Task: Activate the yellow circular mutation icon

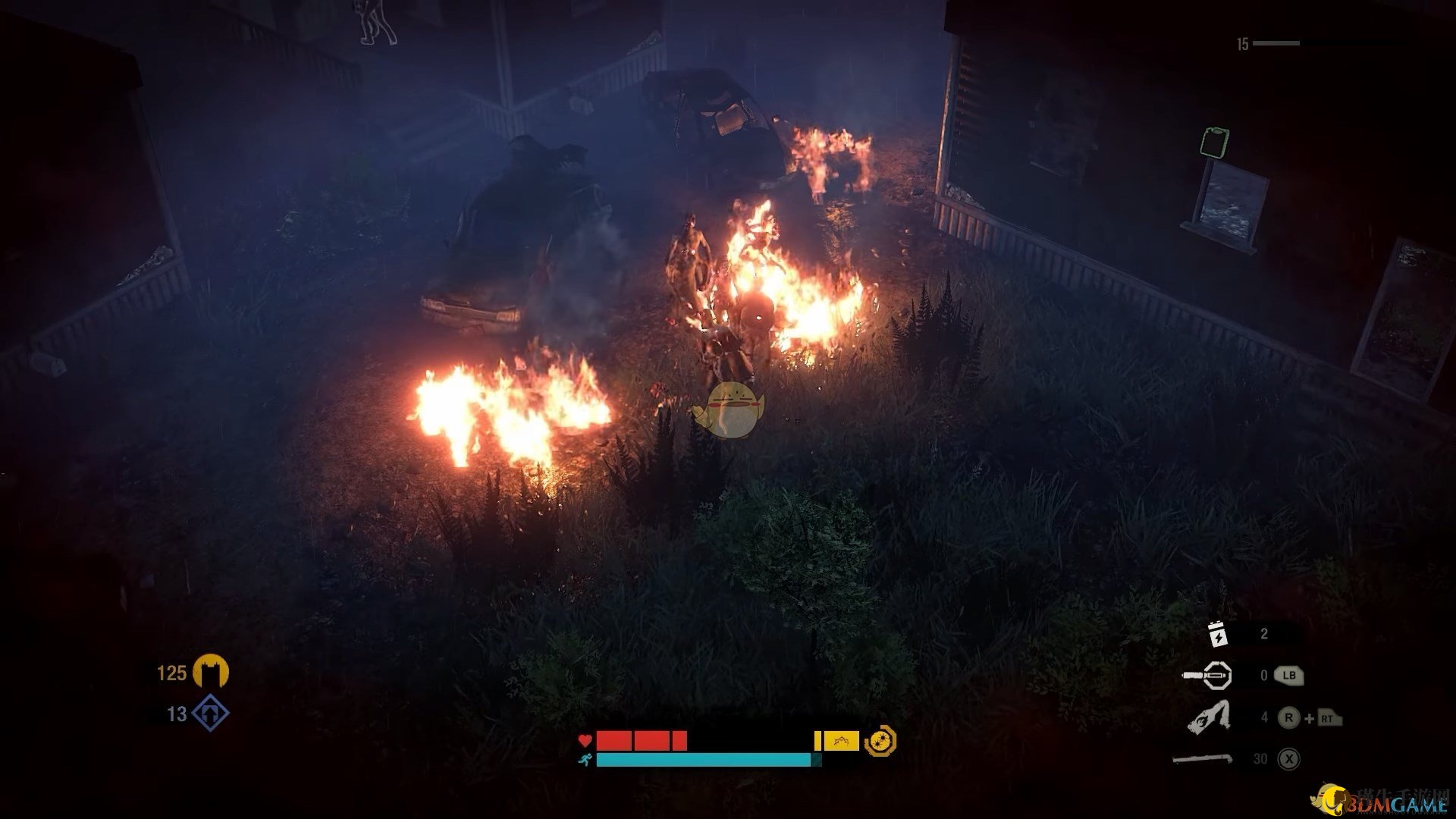Action: 880,741
